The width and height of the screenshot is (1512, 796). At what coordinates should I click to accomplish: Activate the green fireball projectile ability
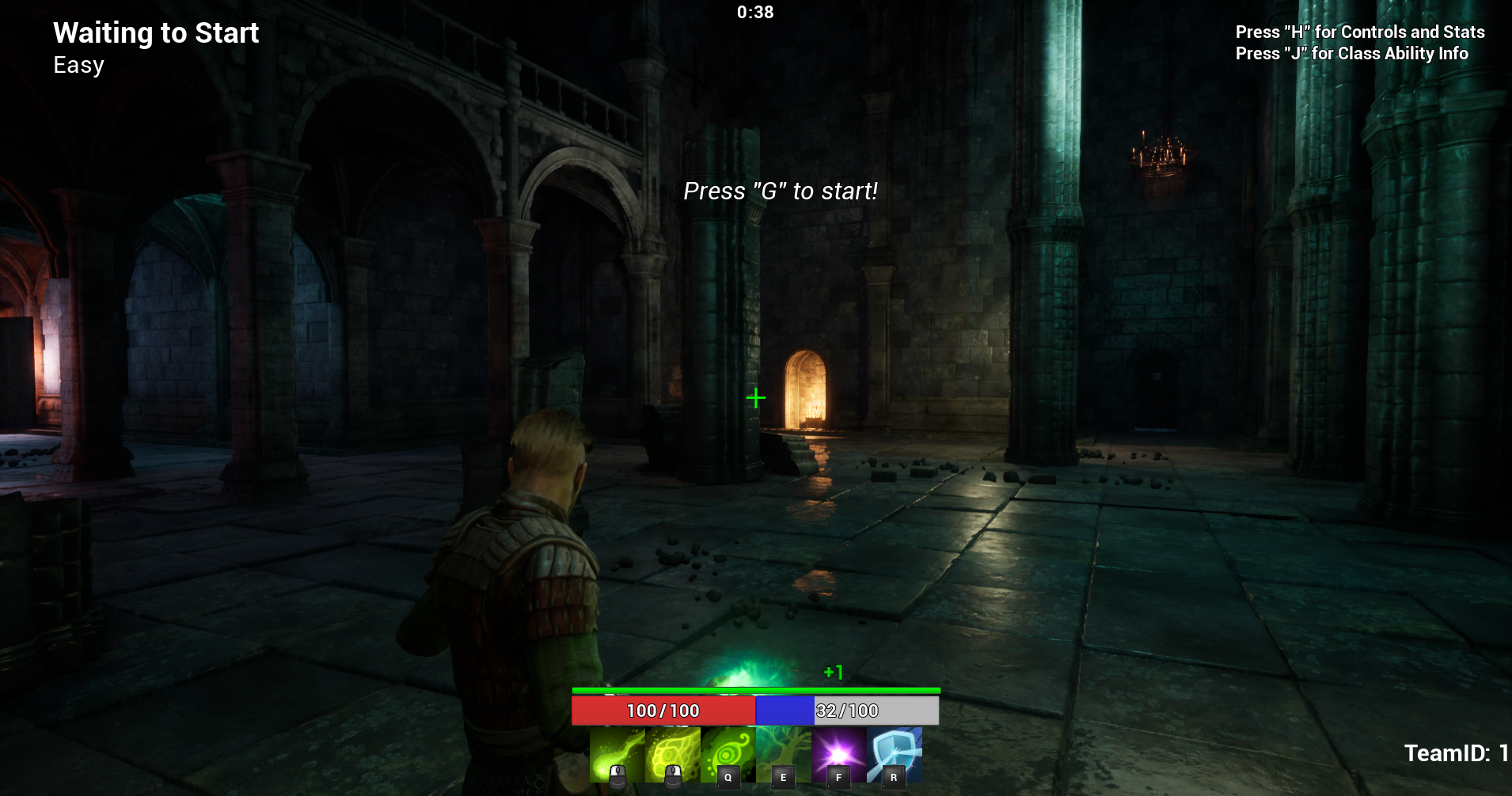617,754
